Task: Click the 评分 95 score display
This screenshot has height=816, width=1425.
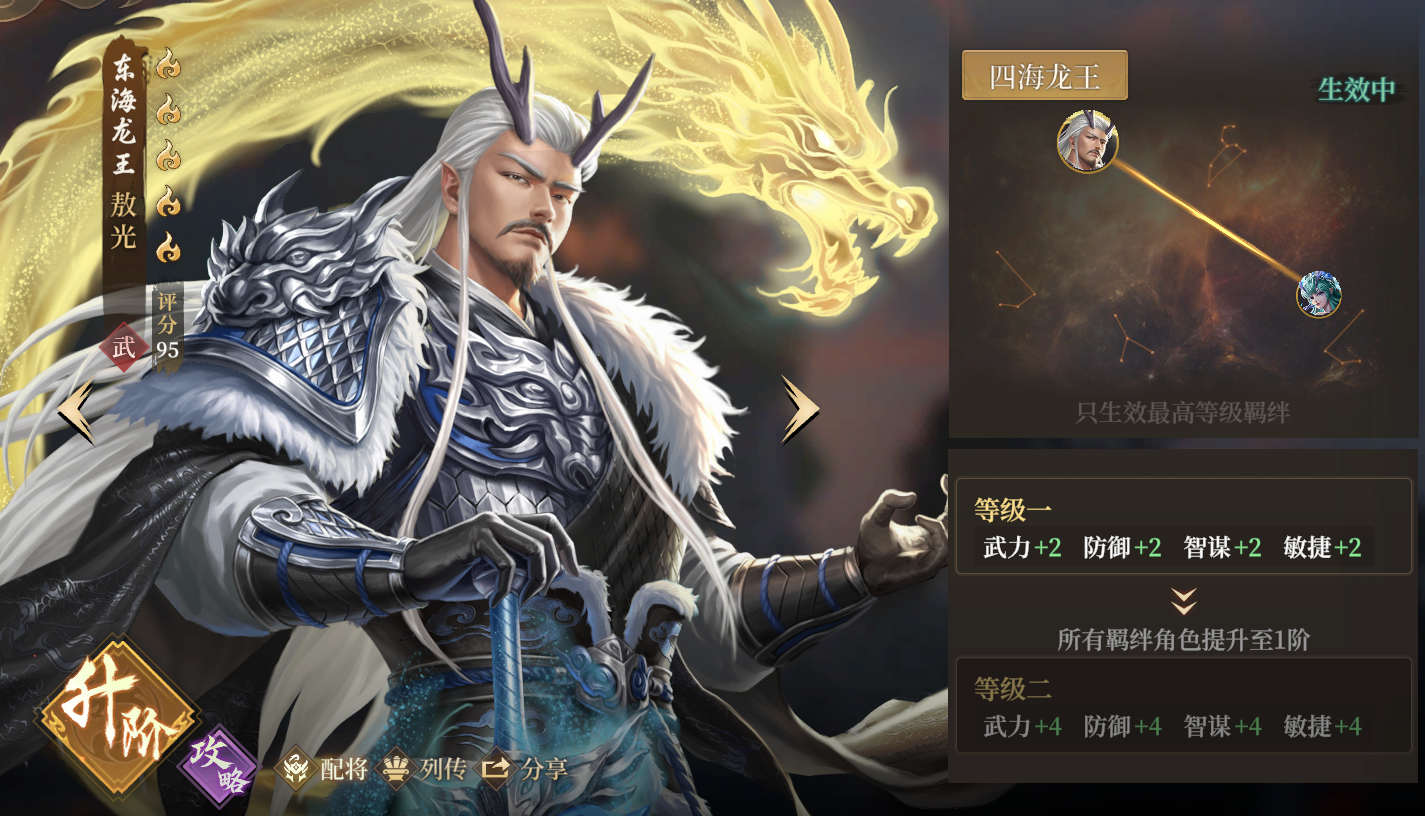Action: [x=170, y=324]
